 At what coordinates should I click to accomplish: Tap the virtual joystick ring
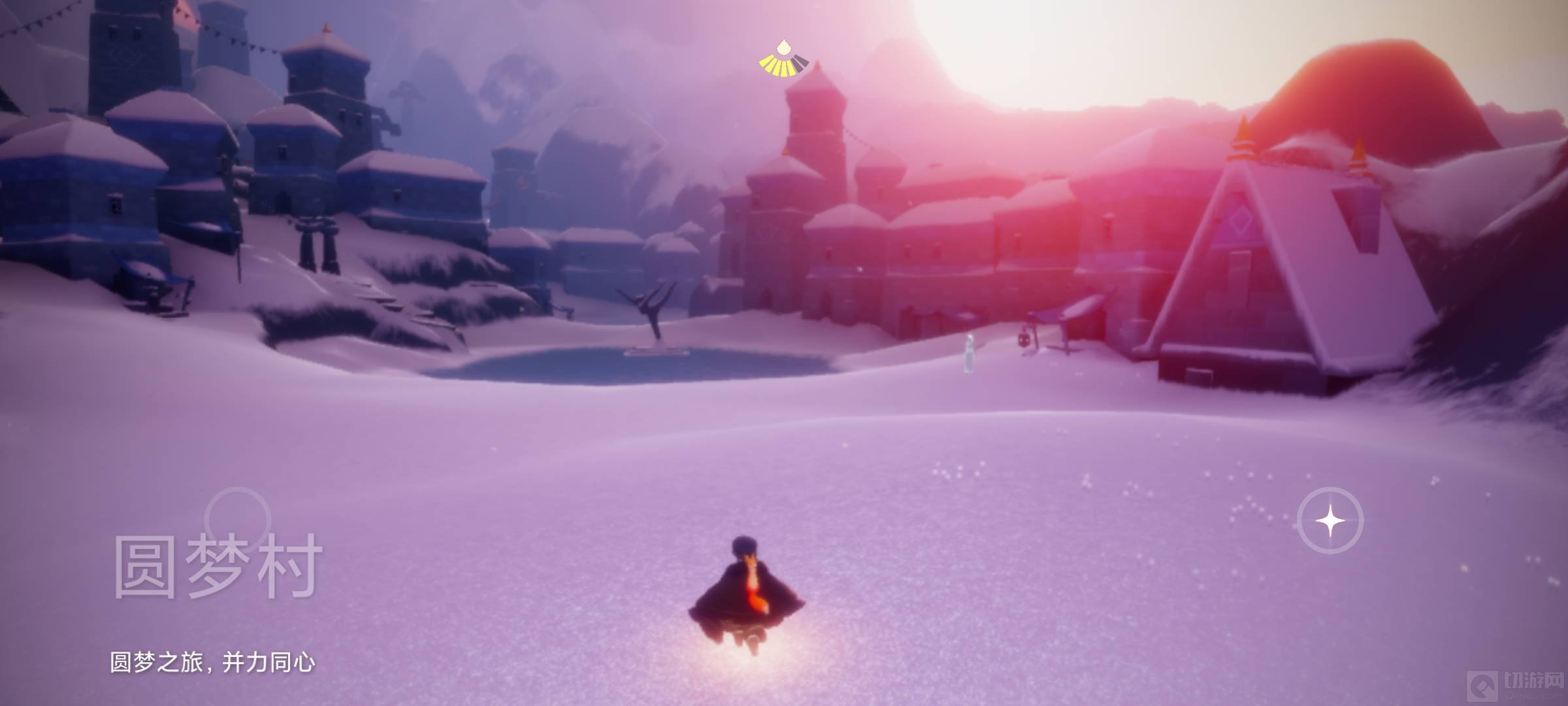[237, 520]
